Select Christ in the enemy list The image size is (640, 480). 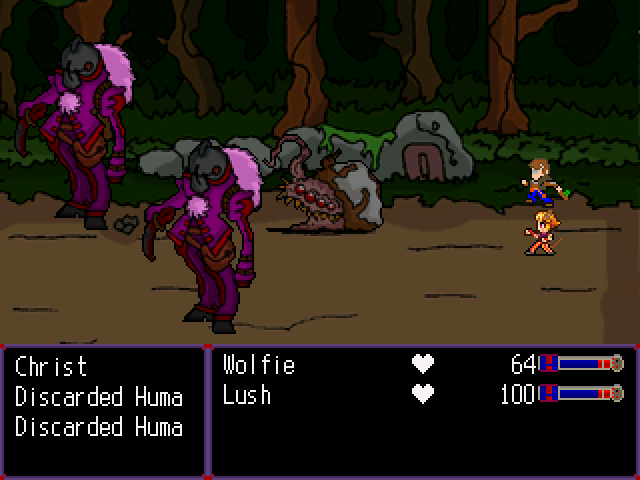pyautogui.click(x=51, y=366)
